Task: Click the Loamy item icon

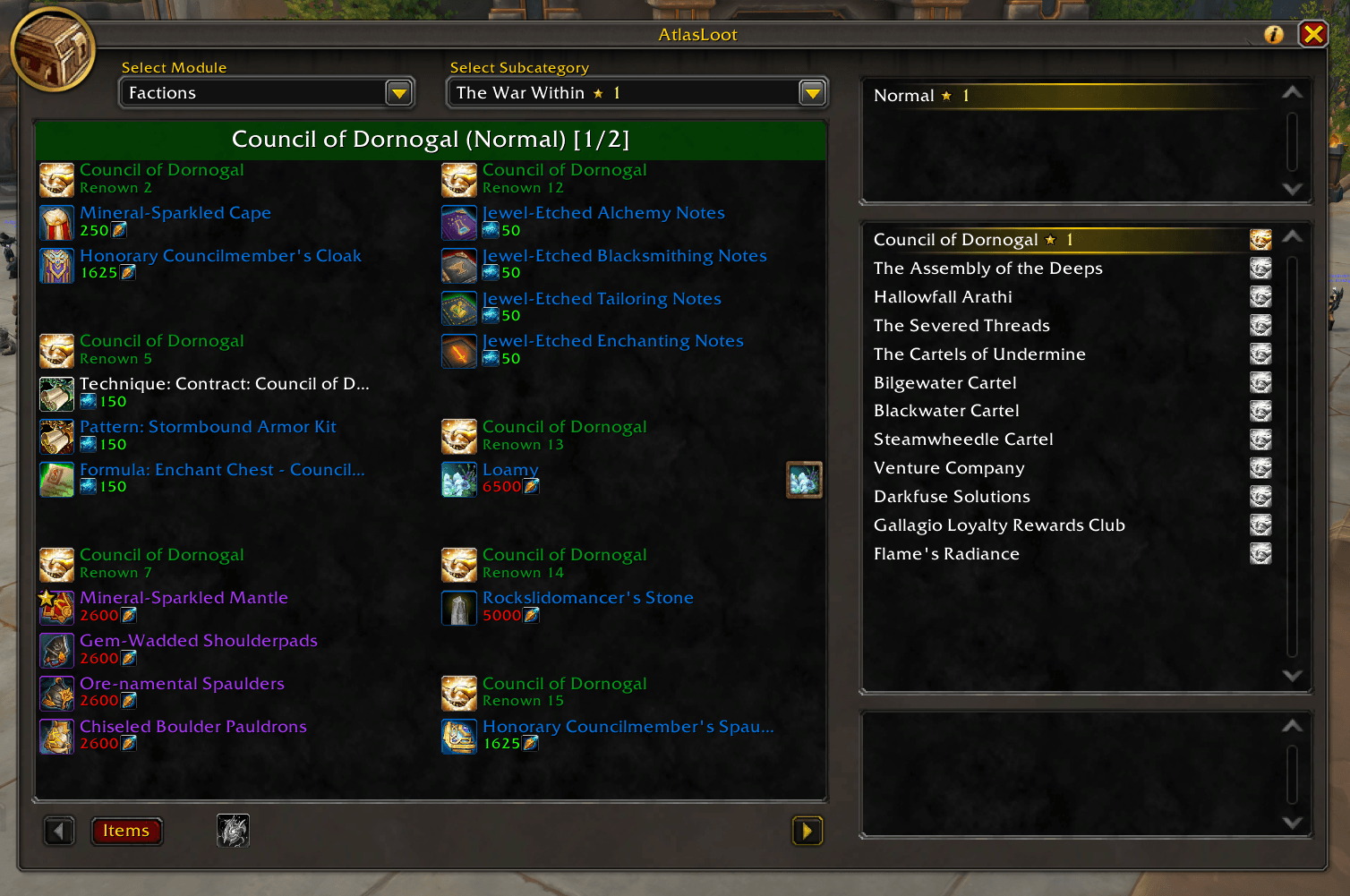Action: point(458,479)
